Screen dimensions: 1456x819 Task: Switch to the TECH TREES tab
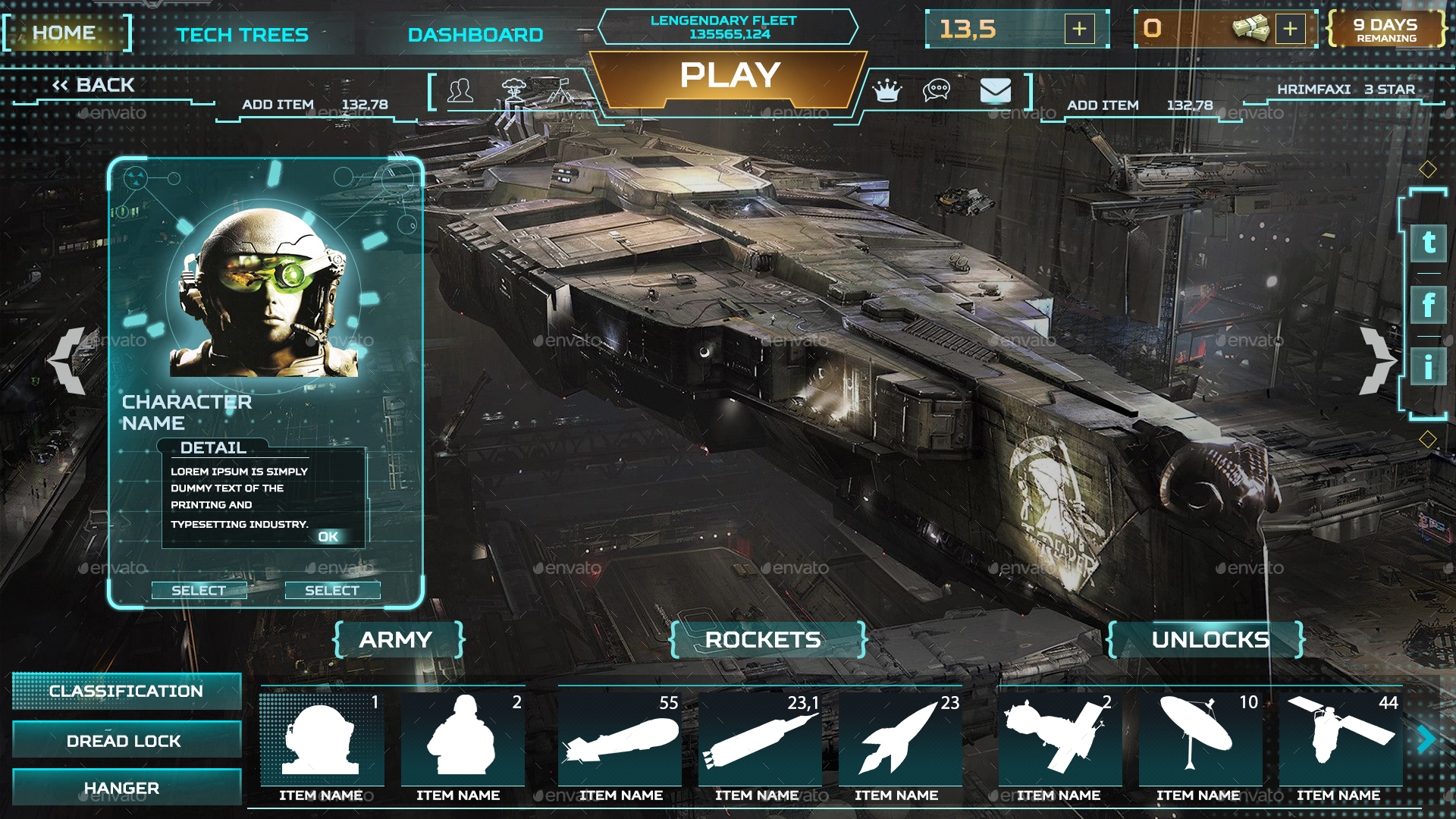(243, 34)
